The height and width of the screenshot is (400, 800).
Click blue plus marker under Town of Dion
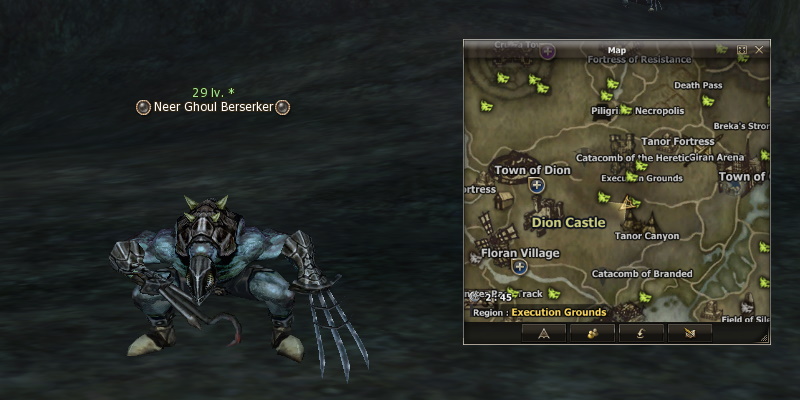(537, 185)
